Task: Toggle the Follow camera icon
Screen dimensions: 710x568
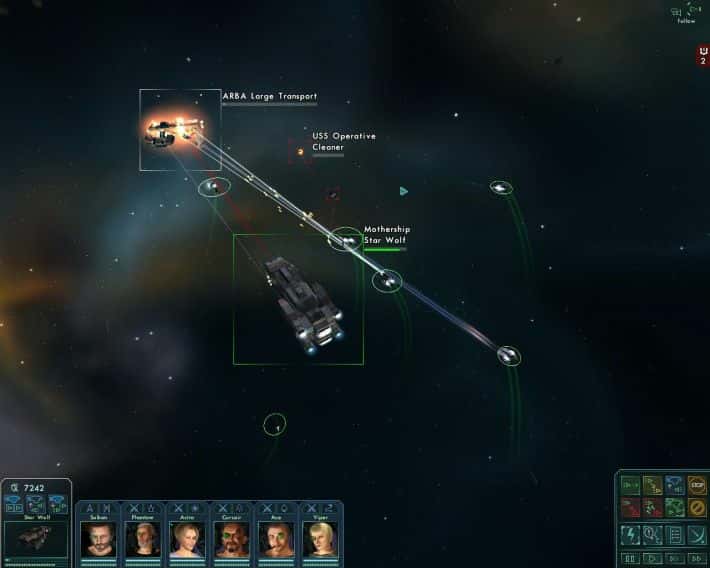Action: [685, 12]
